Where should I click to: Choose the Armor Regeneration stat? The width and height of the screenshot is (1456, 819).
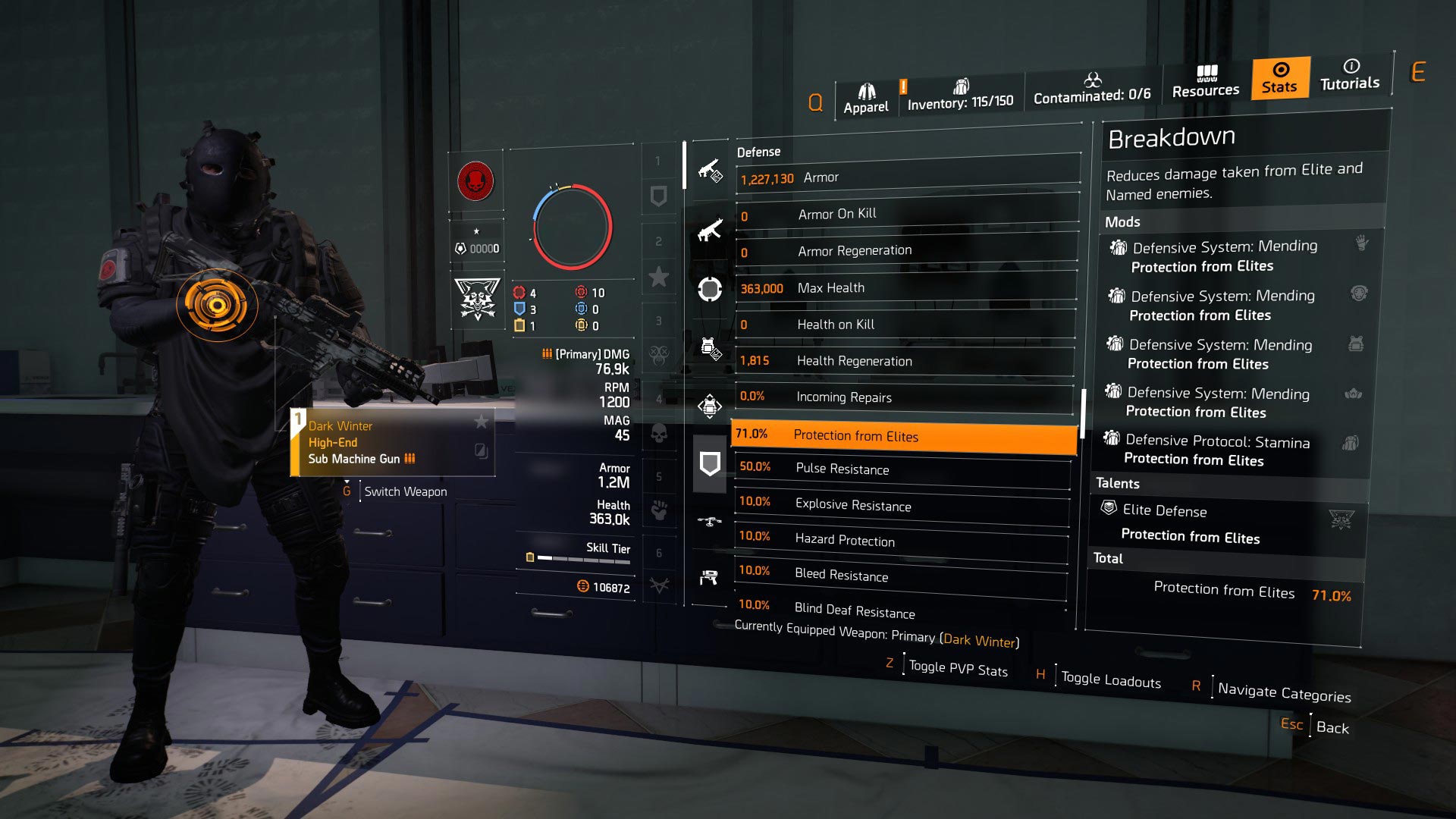point(905,251)
